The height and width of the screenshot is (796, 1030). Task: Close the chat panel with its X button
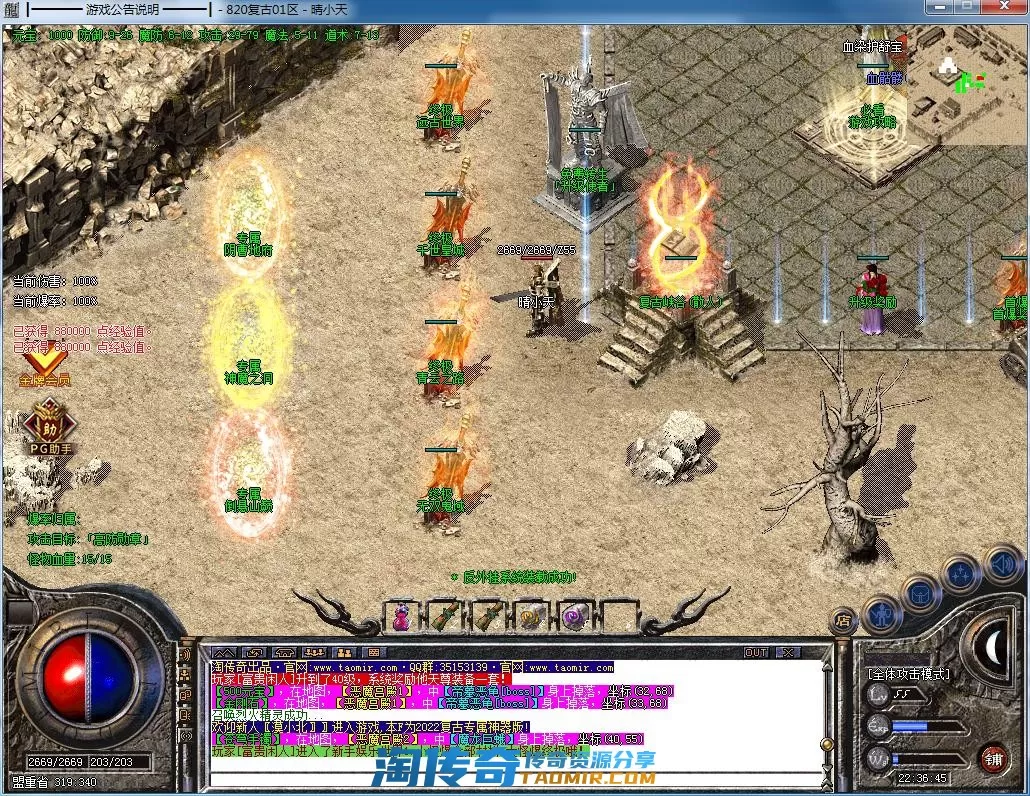click(789, 653)
